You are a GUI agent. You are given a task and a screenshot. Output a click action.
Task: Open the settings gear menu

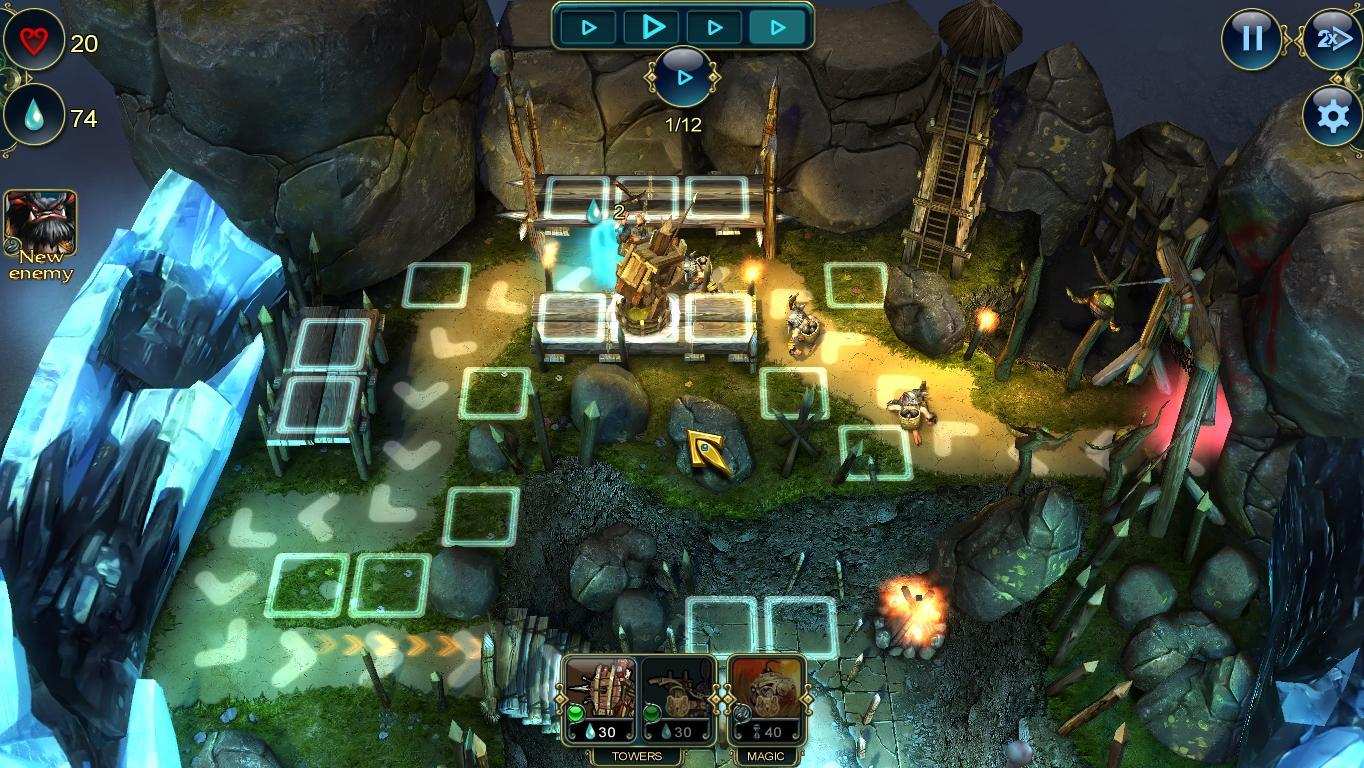(x=1332, y=116)
